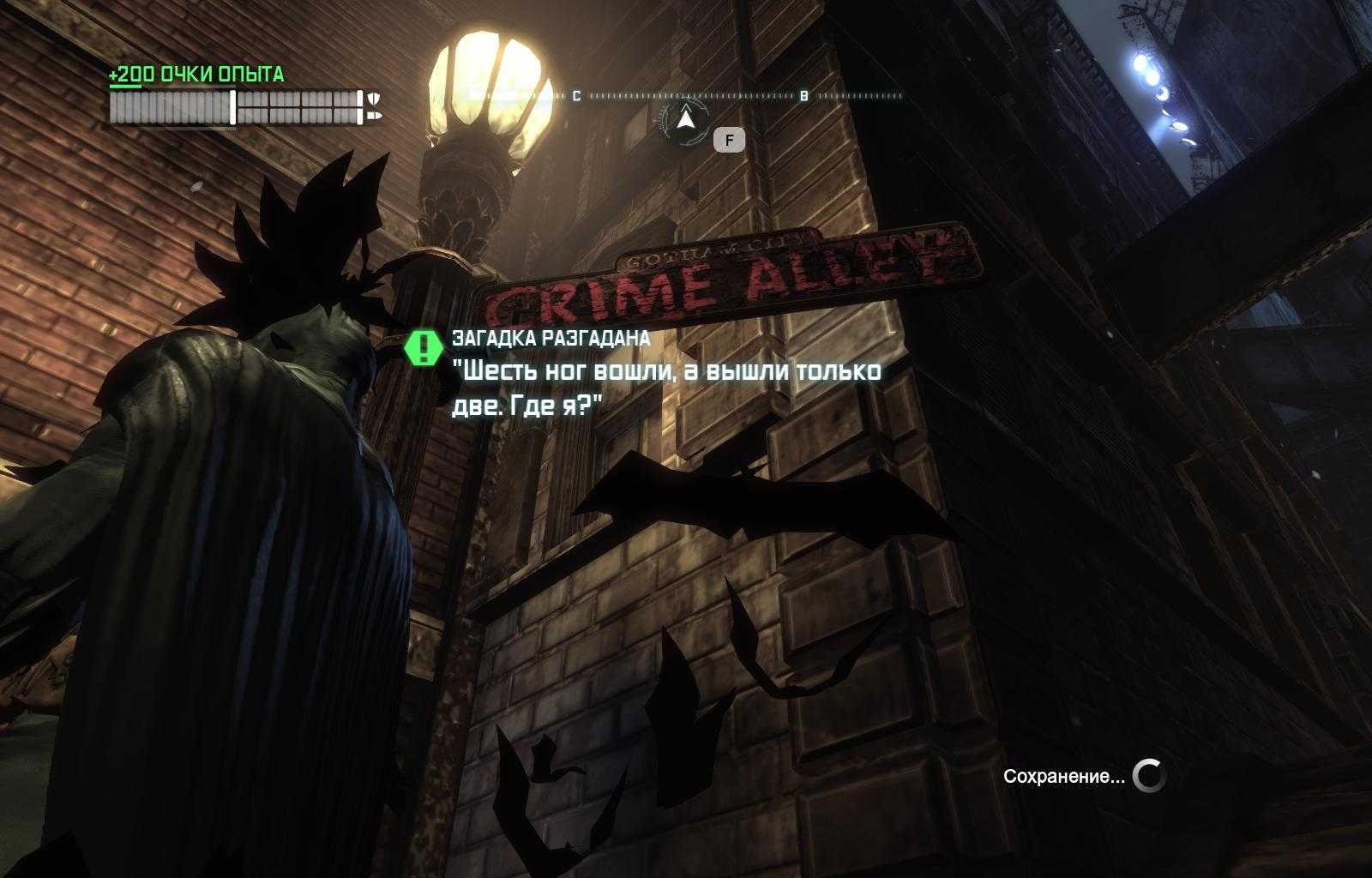
Task: Select the green riddle-solved exclamation icon
Action: pos(423,347)
